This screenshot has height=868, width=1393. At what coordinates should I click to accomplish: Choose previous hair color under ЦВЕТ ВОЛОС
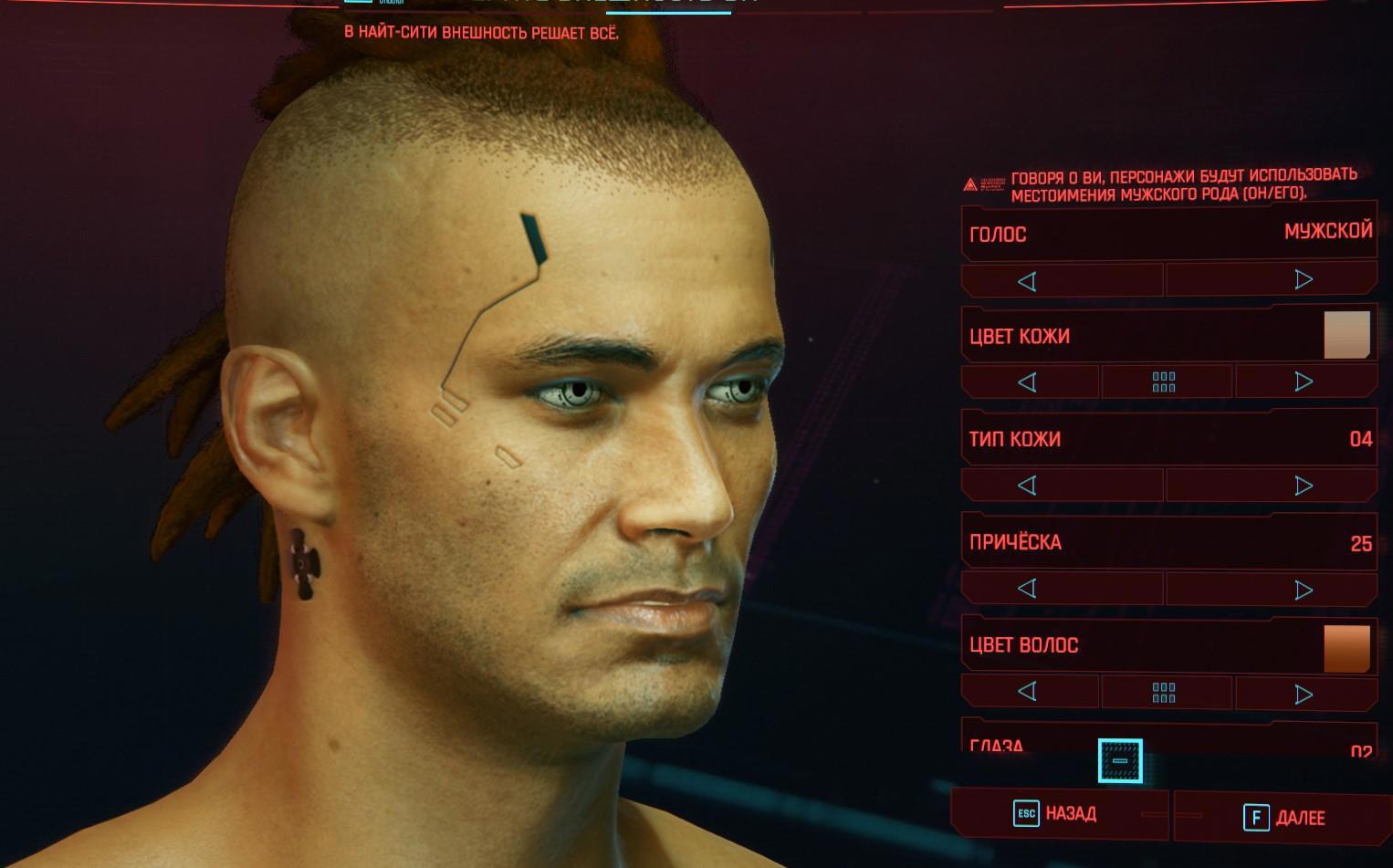coord(1027,692)
